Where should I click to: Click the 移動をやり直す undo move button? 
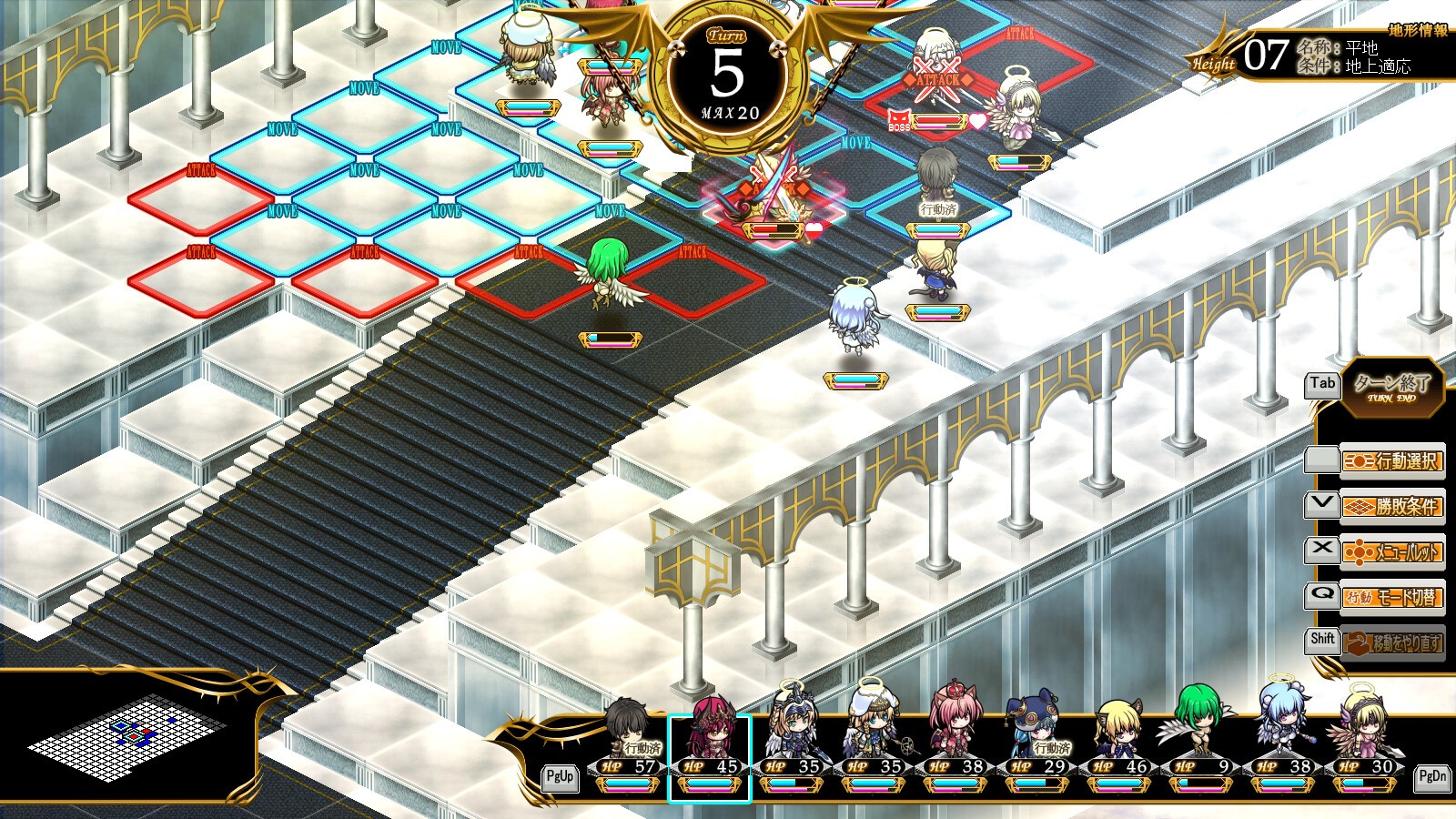tap(1392, 642)
